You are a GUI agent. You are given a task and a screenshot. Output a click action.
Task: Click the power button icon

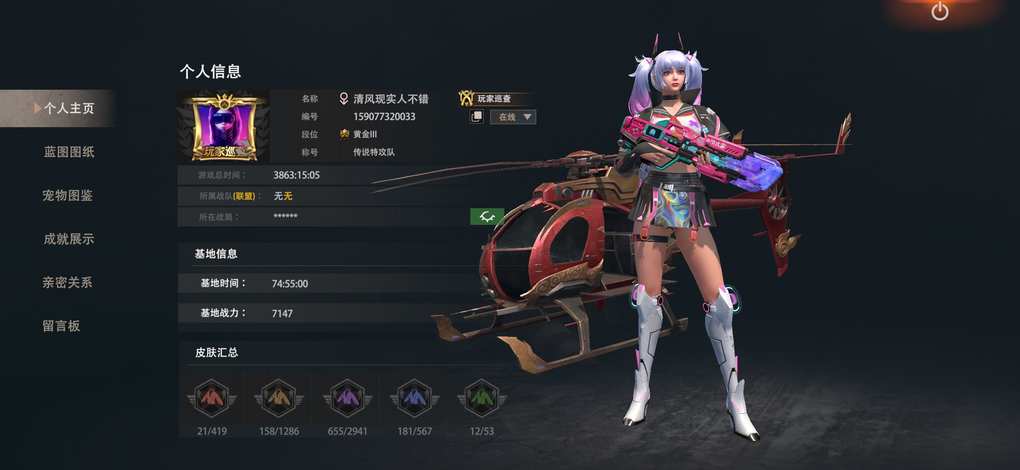(x=939, y=11)
